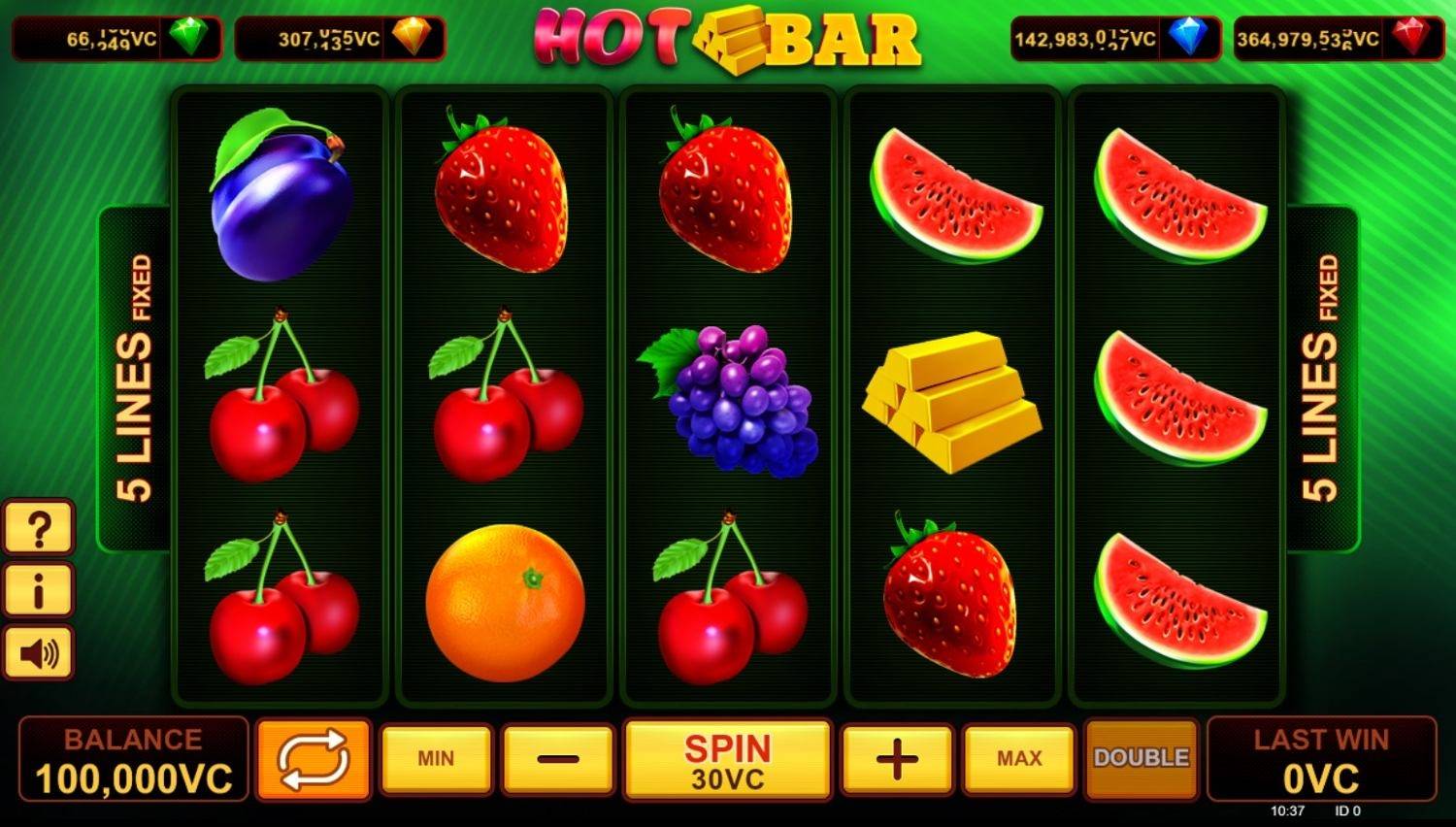Activate the DOUBLE gamble feature
This screenshot has height=827, width=1456.
coord(1141,758)
